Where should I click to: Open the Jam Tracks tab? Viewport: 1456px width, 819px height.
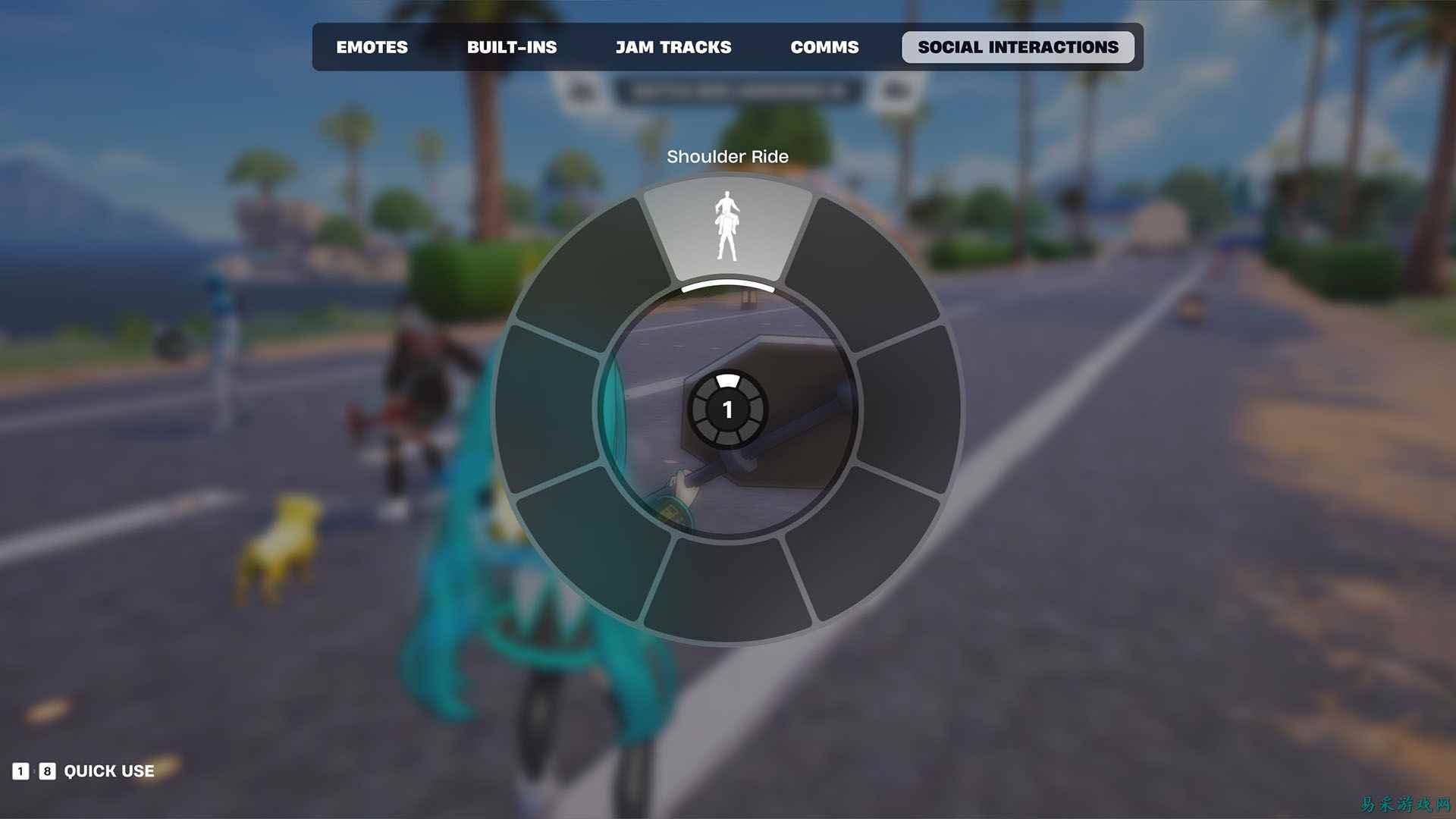pos(674,47)
